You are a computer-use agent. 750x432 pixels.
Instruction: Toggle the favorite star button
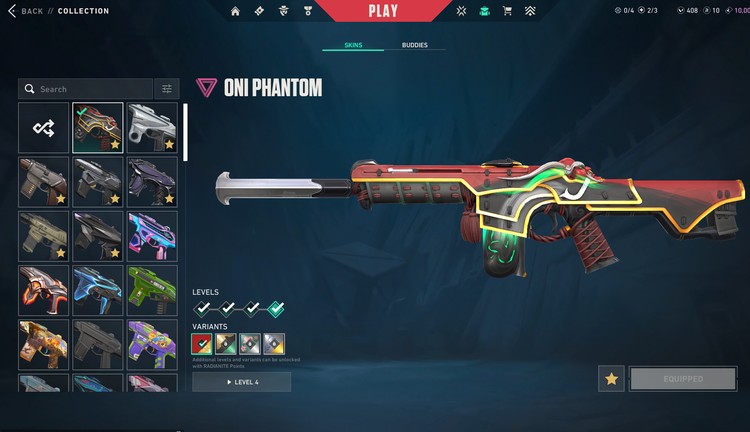click(x=612, y=379)
